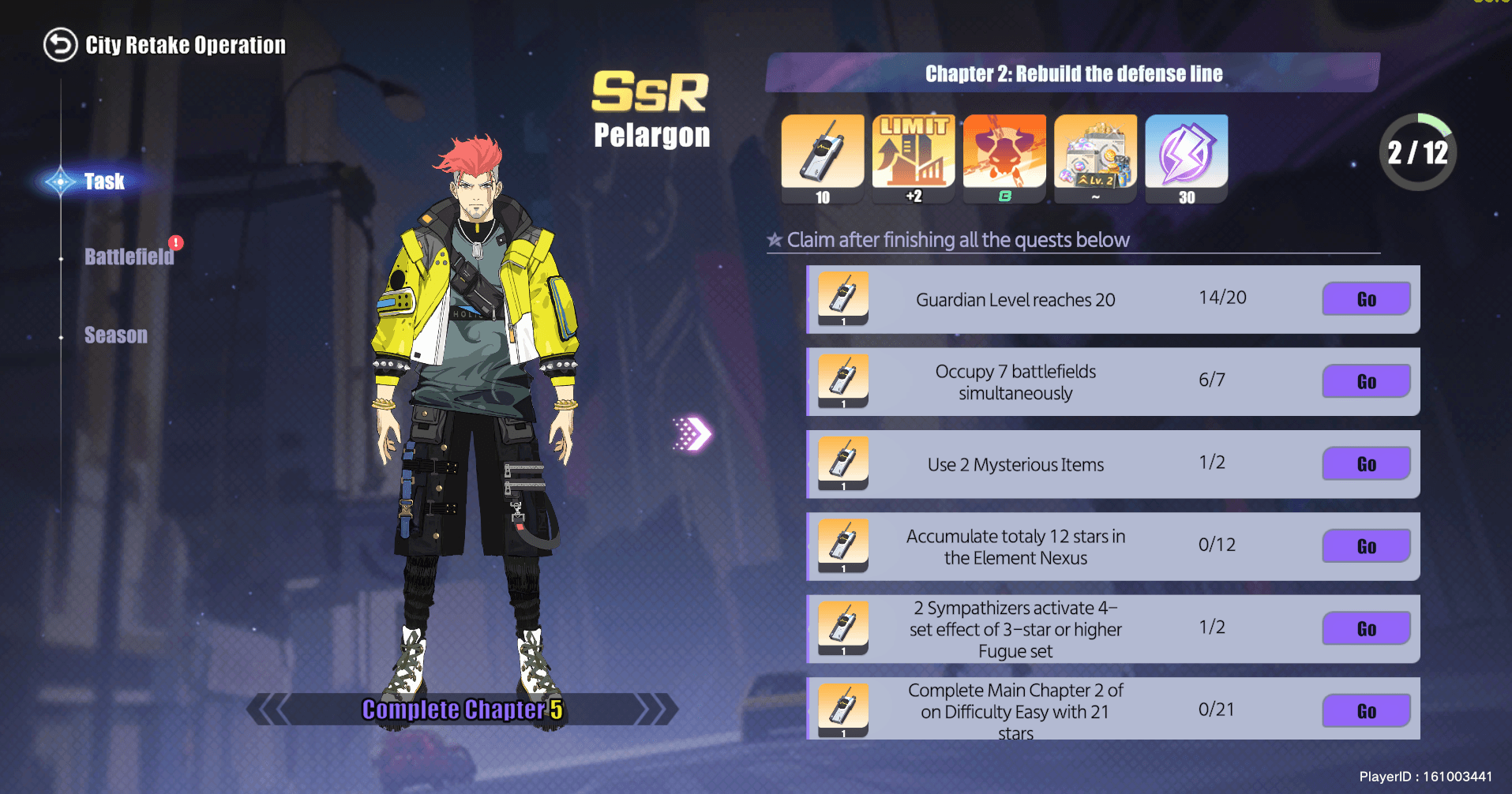Switch to the Battlefield tab
Screen dimensions: 1512x794
click(x=129, y=257)
